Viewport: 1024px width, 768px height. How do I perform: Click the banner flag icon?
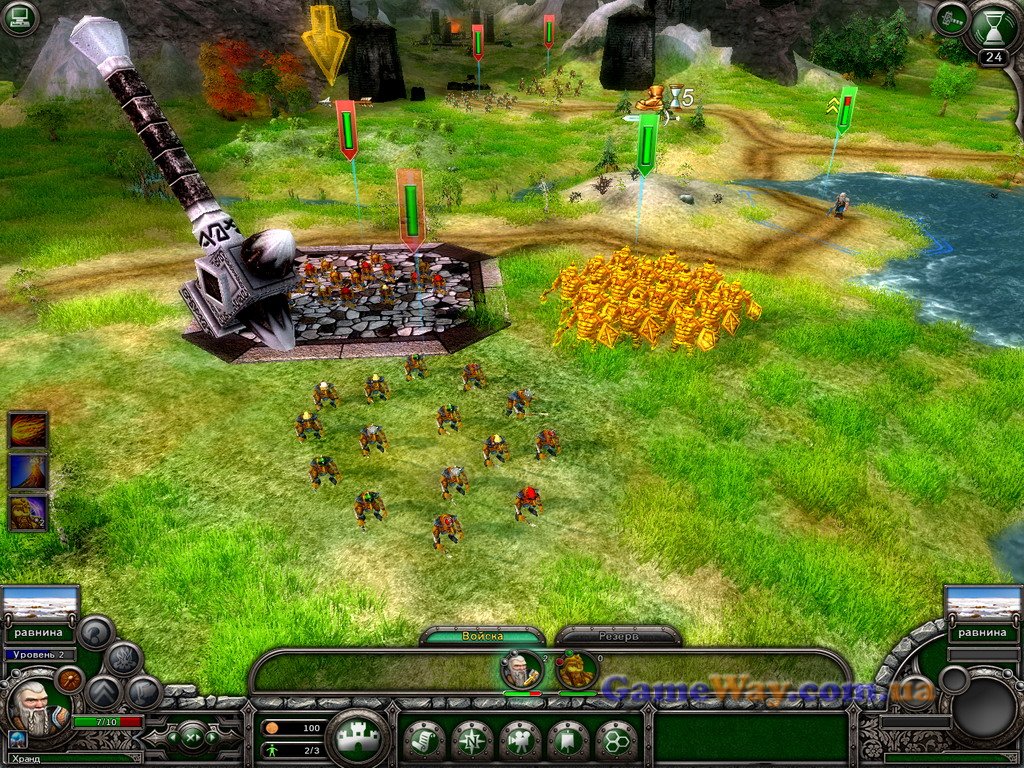pyautogui.click(x=568, y=741)
